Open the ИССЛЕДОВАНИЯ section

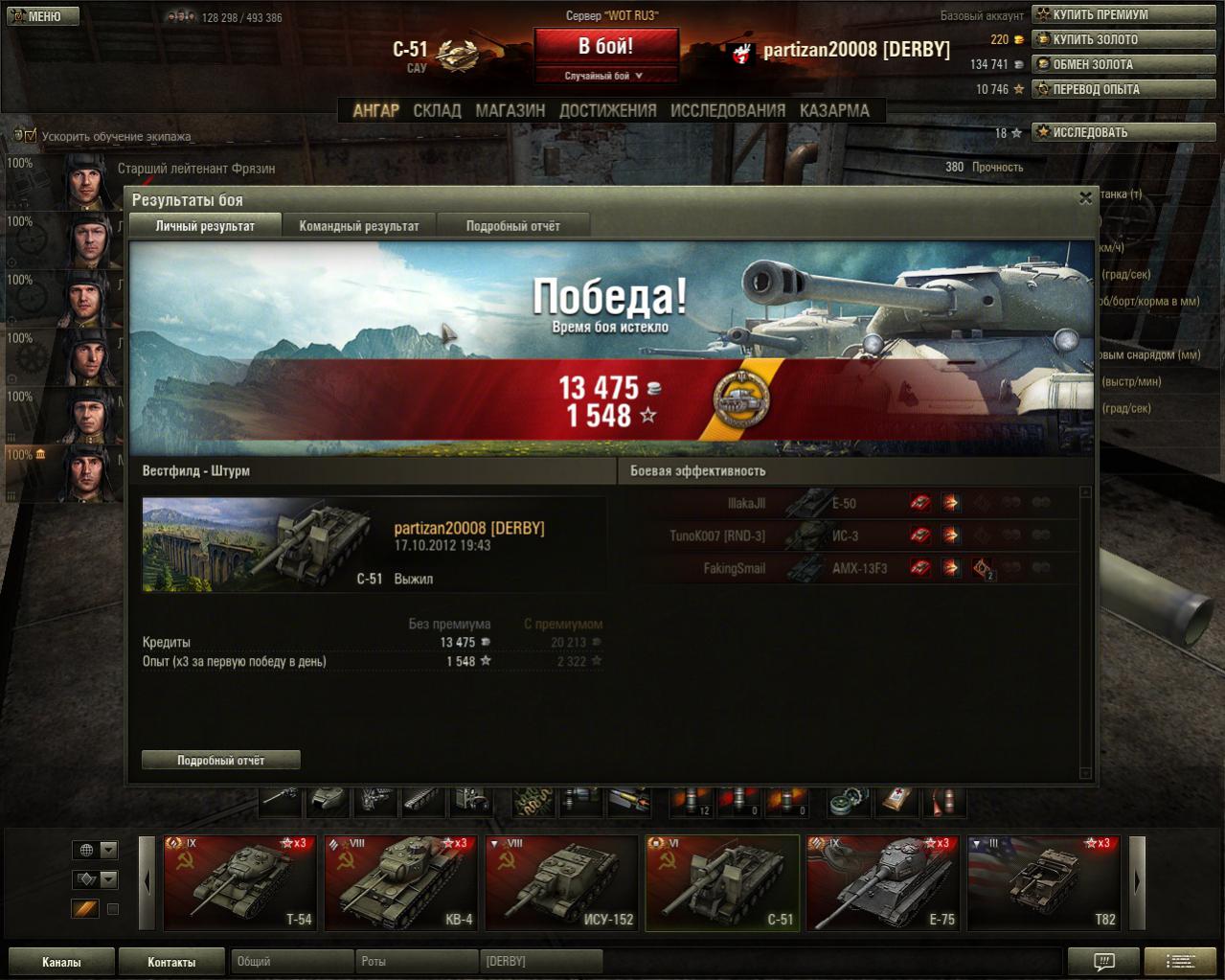coord(727,110)
